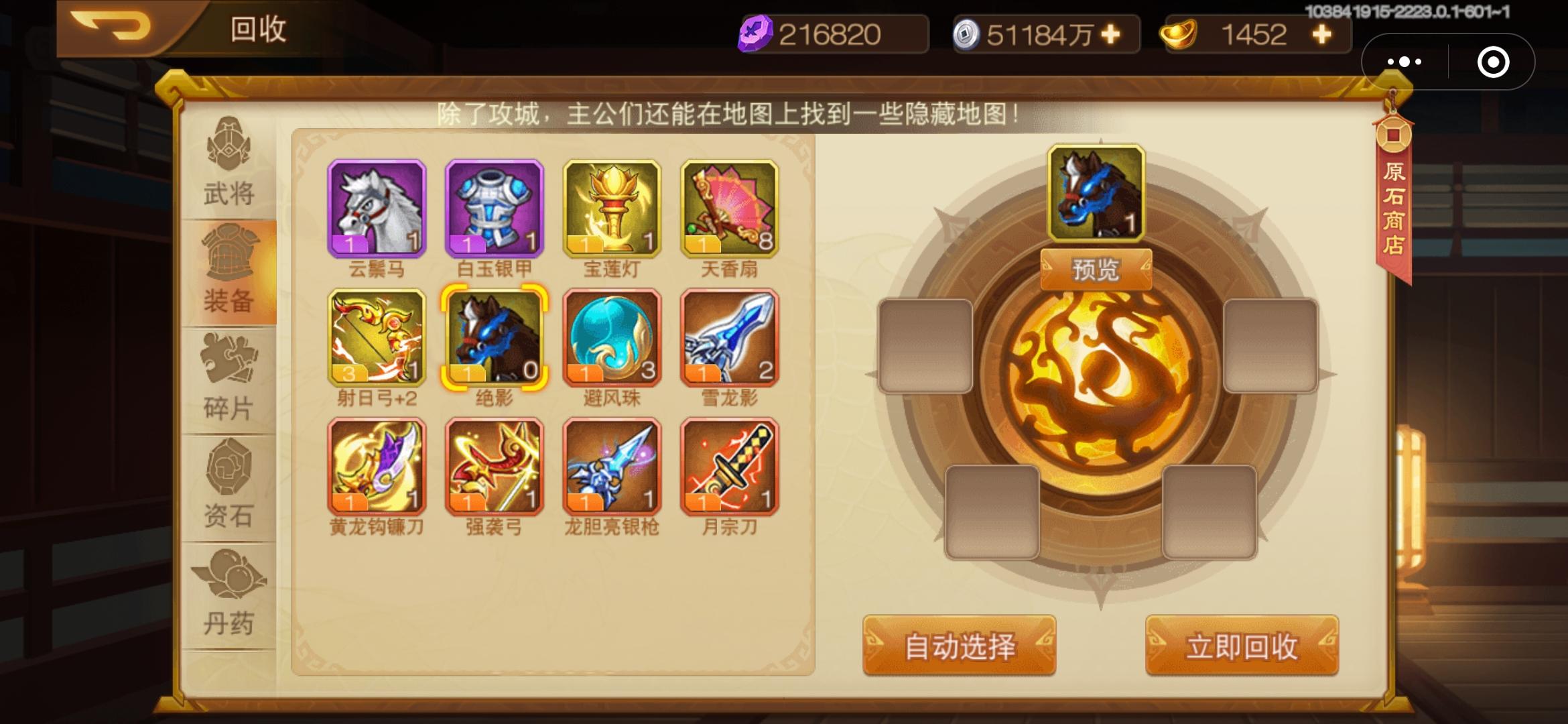Select the 宝莲灯 lantern item
Viewport: 1568px width, 724px height.
[611, 208]
